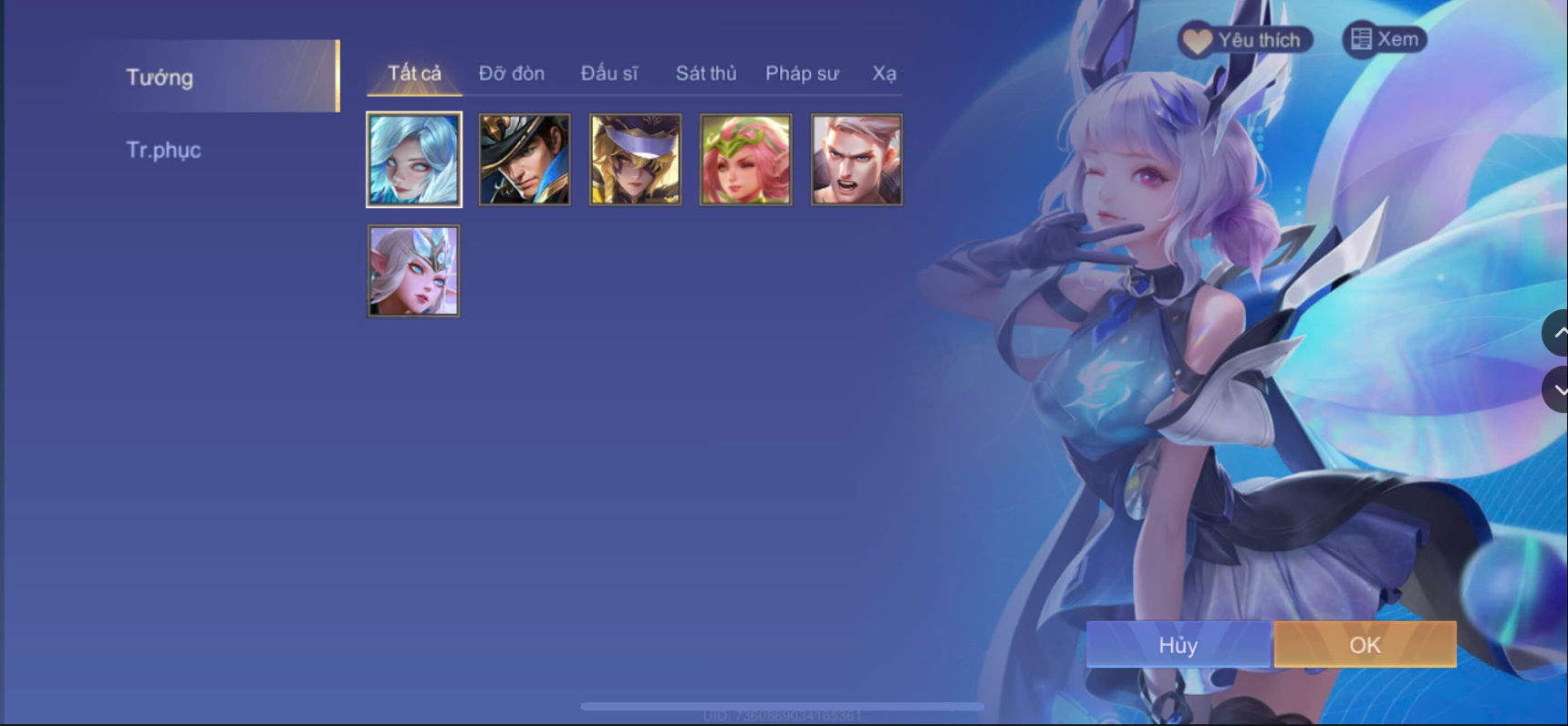Switch to the Sát thủ filter

point(705,73)
